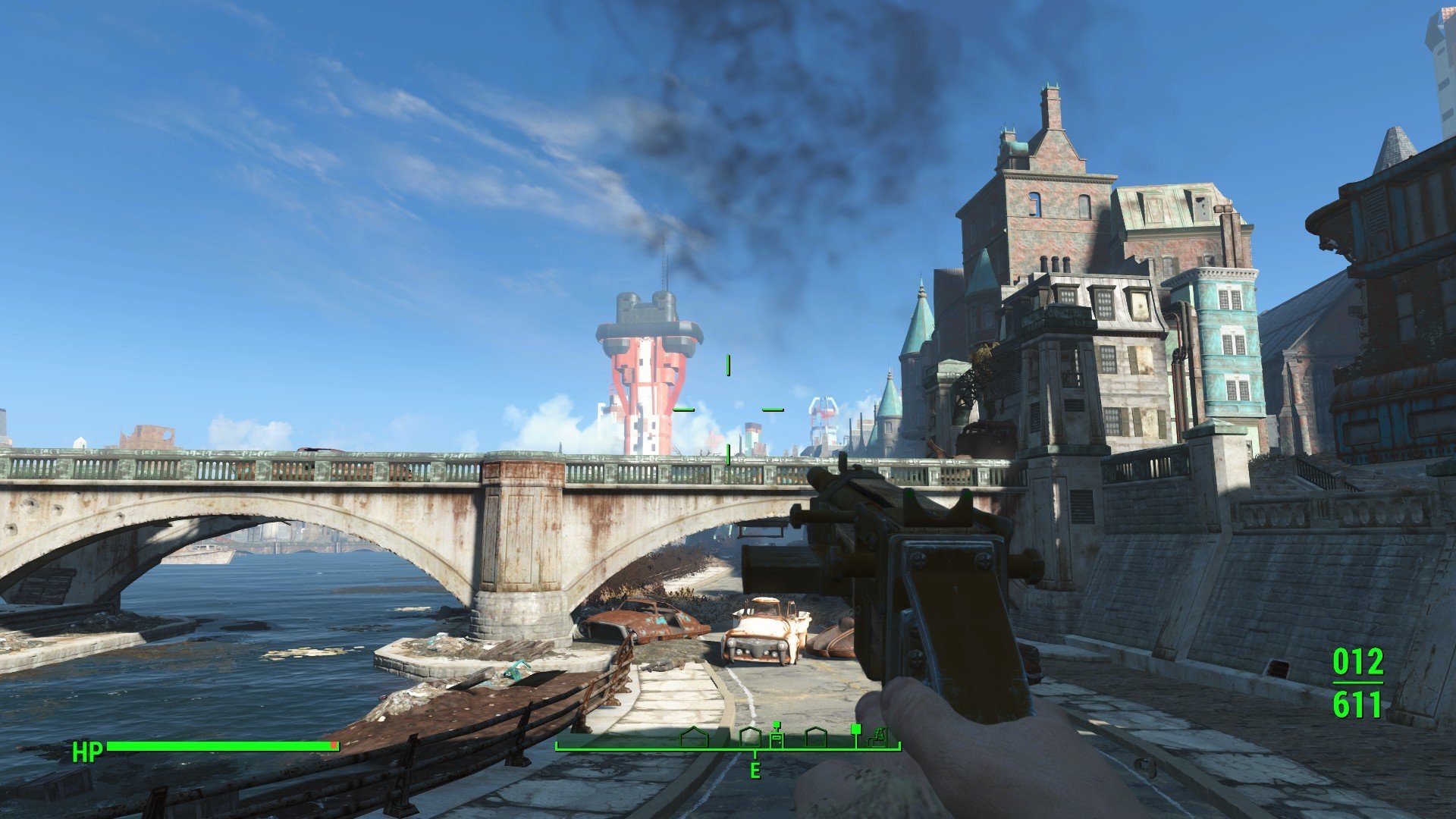Image resolution: width=1456 pixels, height=819 pixels.
Task: Click the solid square quest marker on the compass
Action: click(855, 729)
